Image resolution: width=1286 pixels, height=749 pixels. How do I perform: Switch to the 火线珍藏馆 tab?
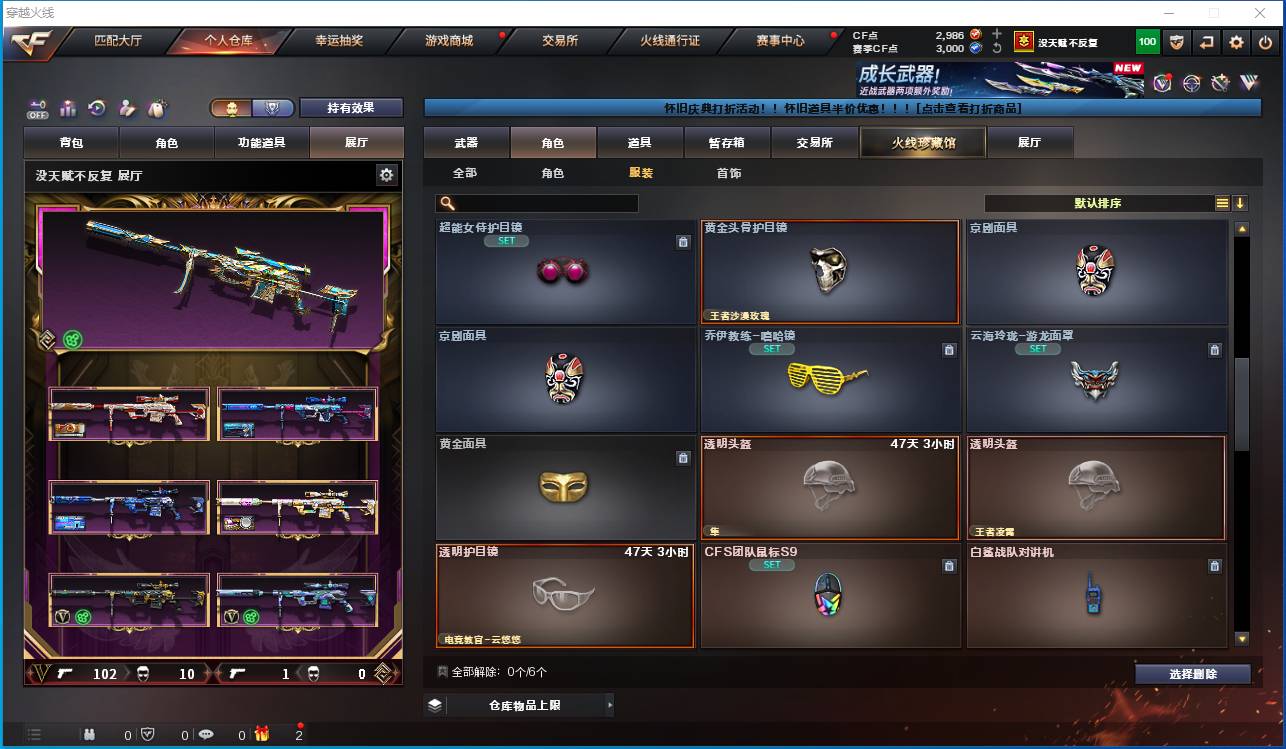click(x=921, y=142)
